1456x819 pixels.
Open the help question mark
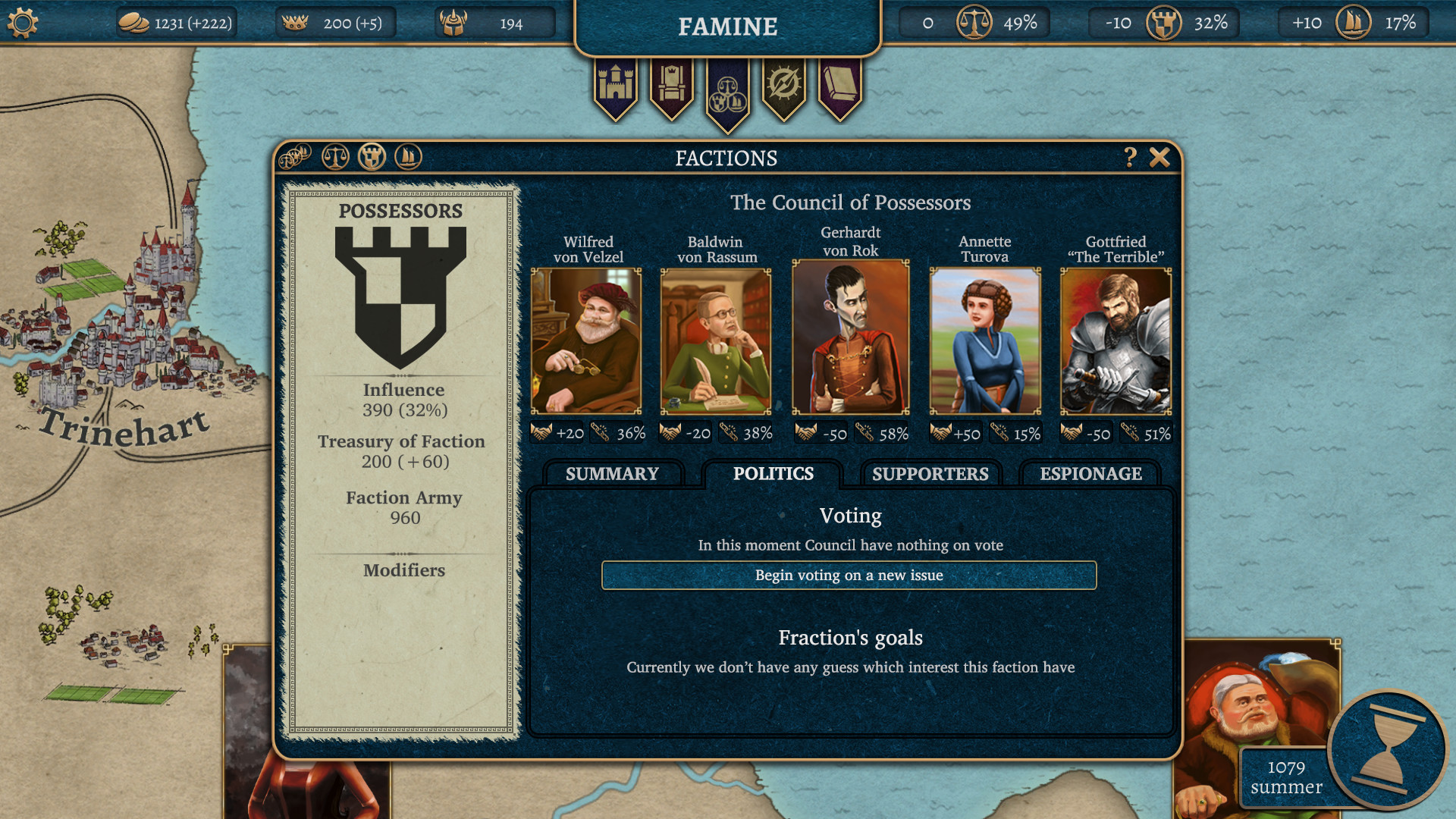(x=1129, y=158)
